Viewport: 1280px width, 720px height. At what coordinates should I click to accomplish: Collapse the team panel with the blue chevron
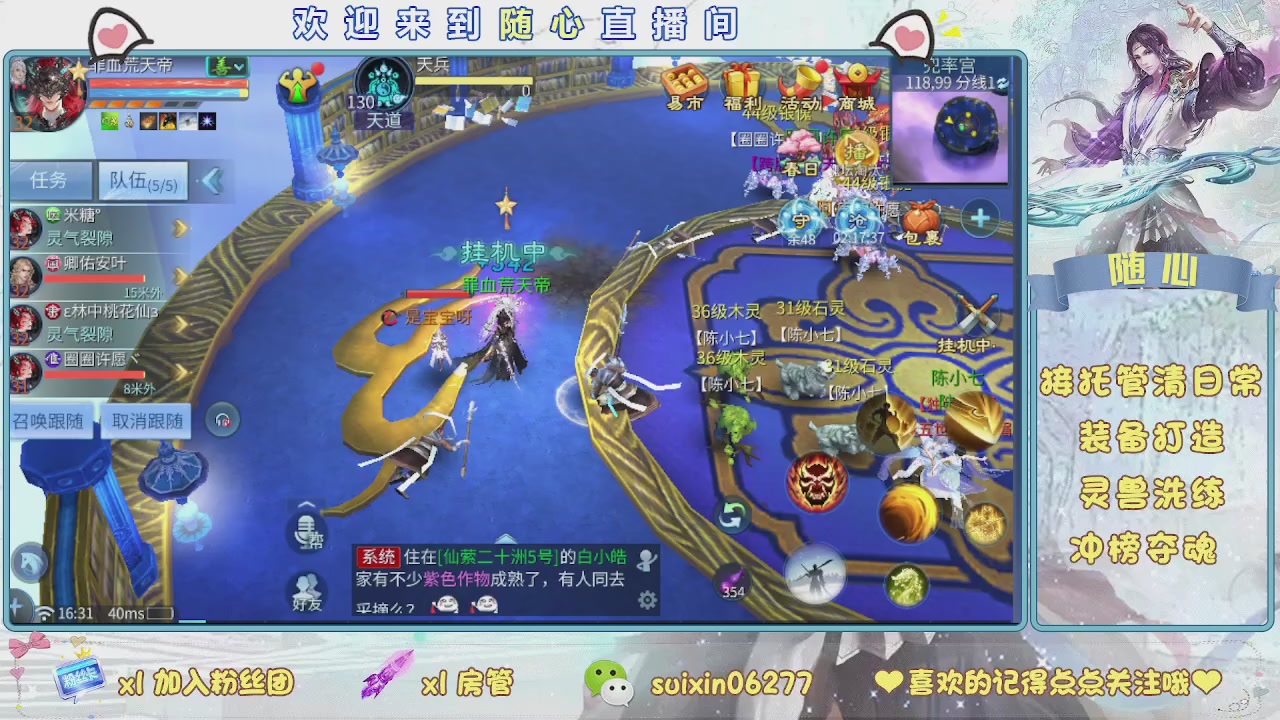coord(214,181)
